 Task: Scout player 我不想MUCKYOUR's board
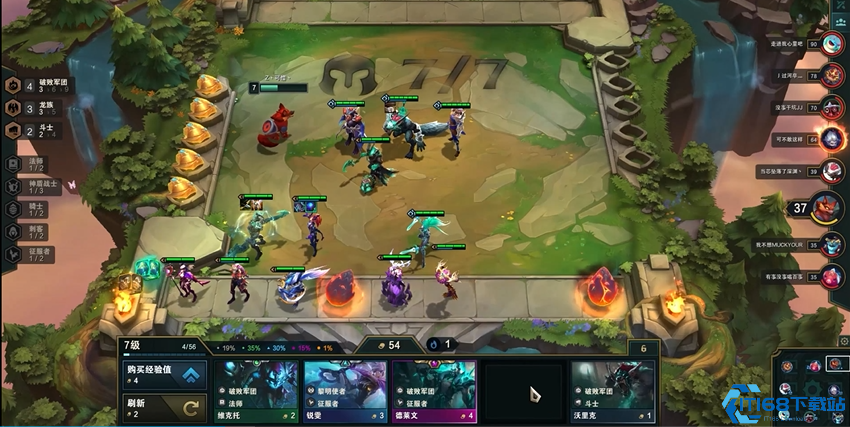pos(832,244)
